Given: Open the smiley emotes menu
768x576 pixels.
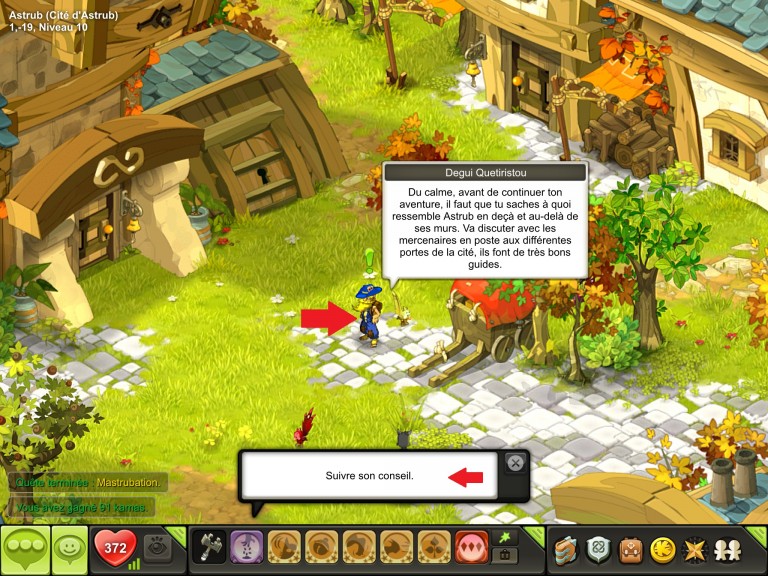Looking at the screenshot, I should pyautogui.click(x=68, y=549).
